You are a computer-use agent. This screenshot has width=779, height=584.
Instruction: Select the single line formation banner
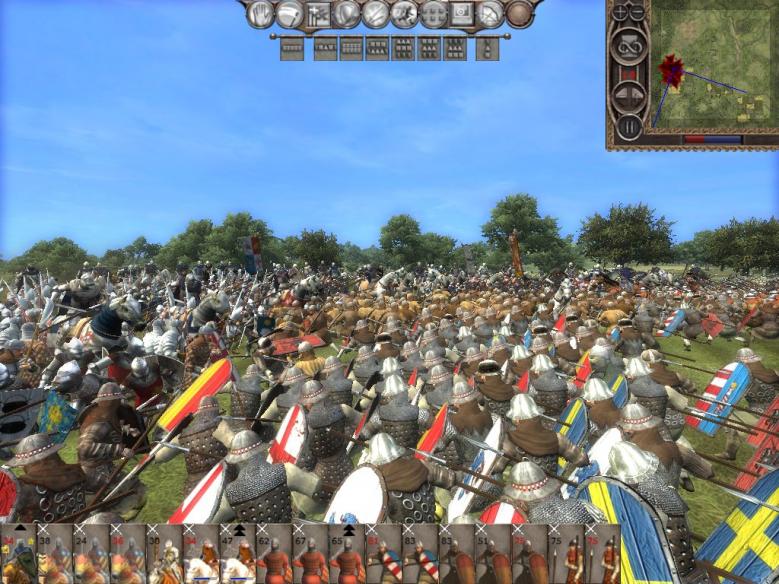point(292,47)
